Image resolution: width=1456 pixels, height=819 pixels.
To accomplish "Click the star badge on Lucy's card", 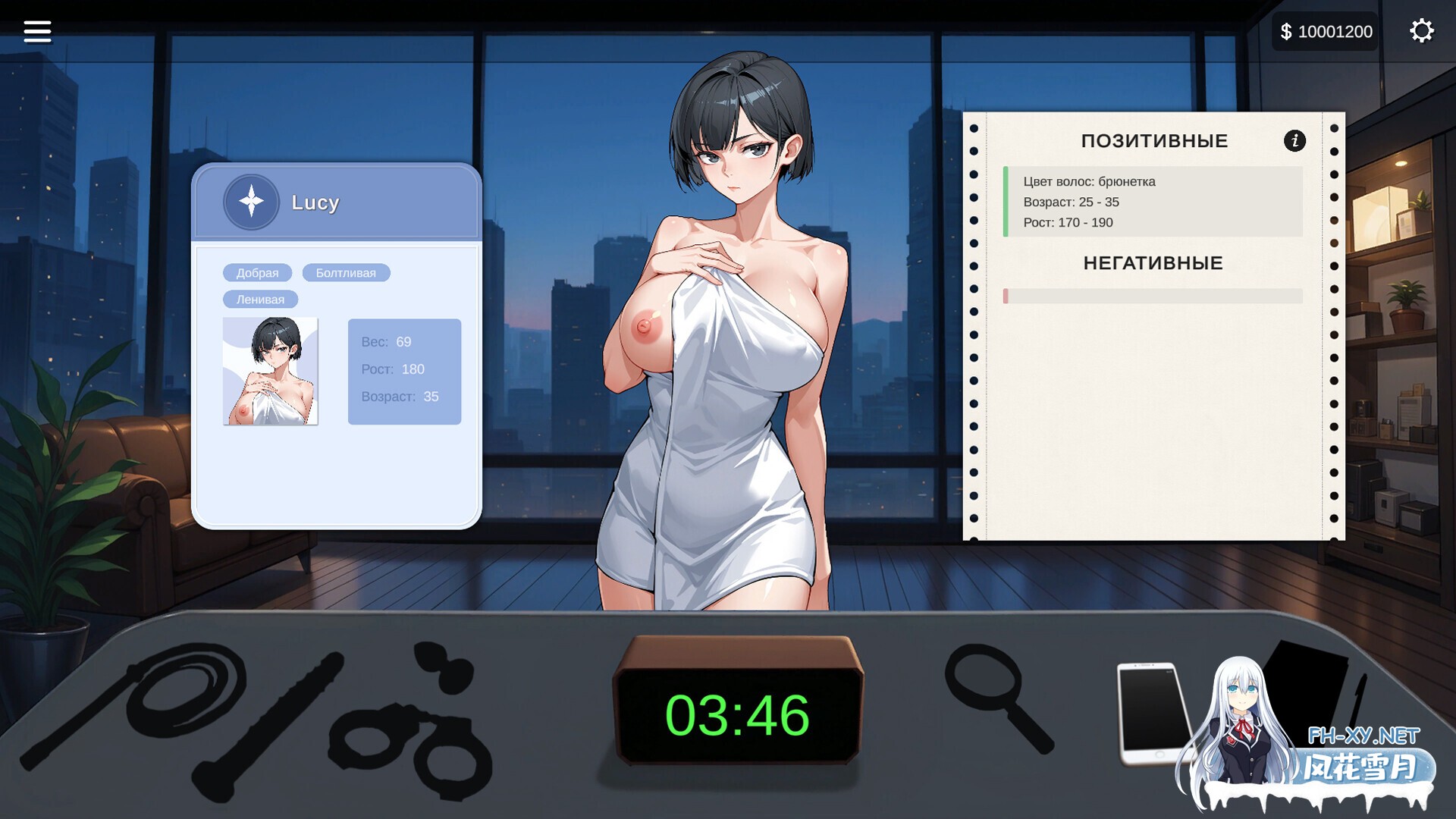I will (251, 202).
